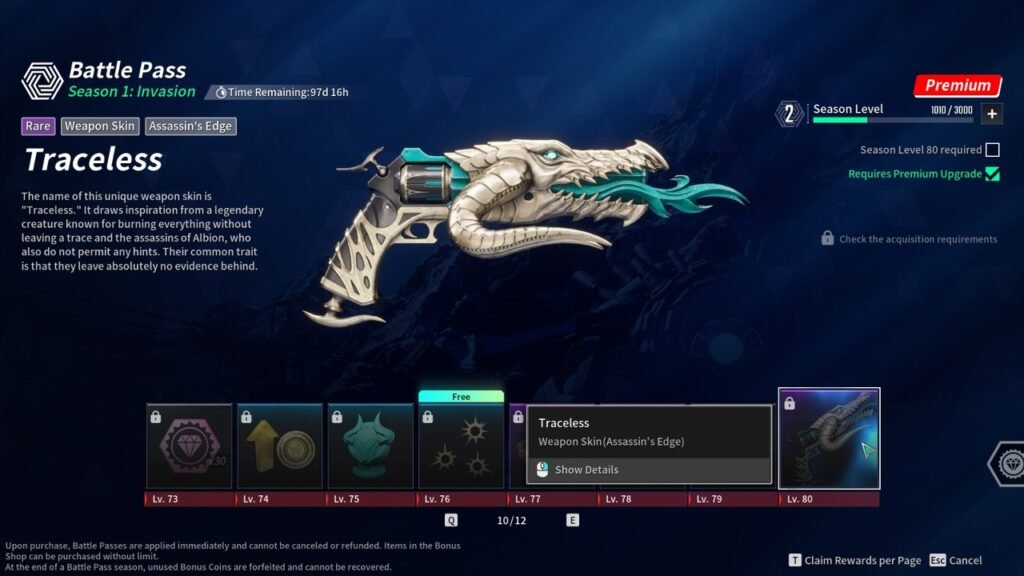Show Details for Traceless weapon skin

(x=586, y=470)
